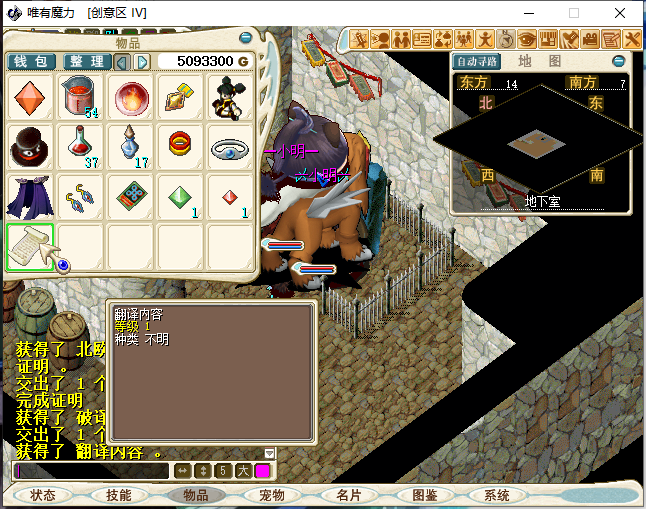This screenshot has height=509, width=646.
Task: Pick the blue potion bottle with 17
Action: tap(131, 148)
